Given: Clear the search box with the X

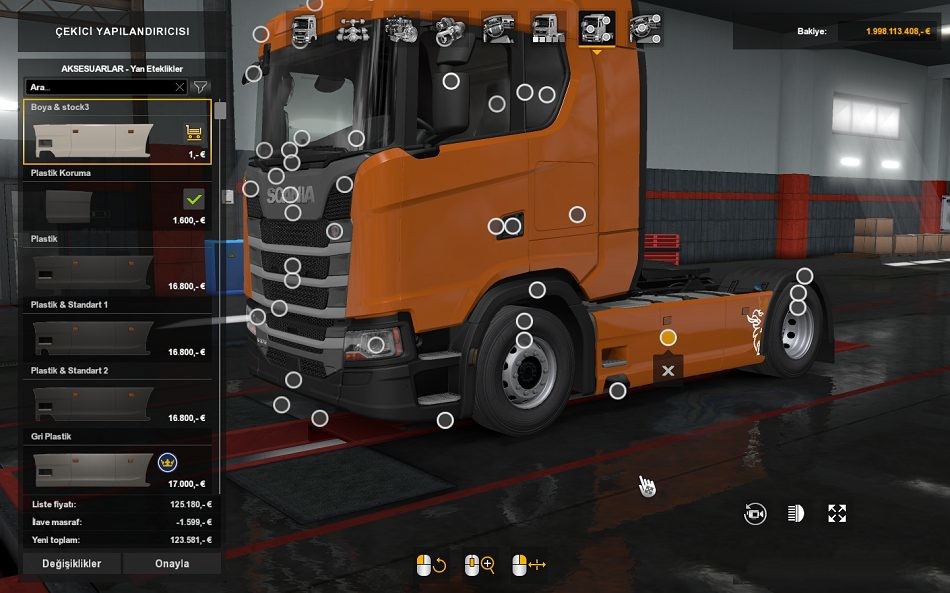Looking at the screenshot, I should click(x=180, y=87).
